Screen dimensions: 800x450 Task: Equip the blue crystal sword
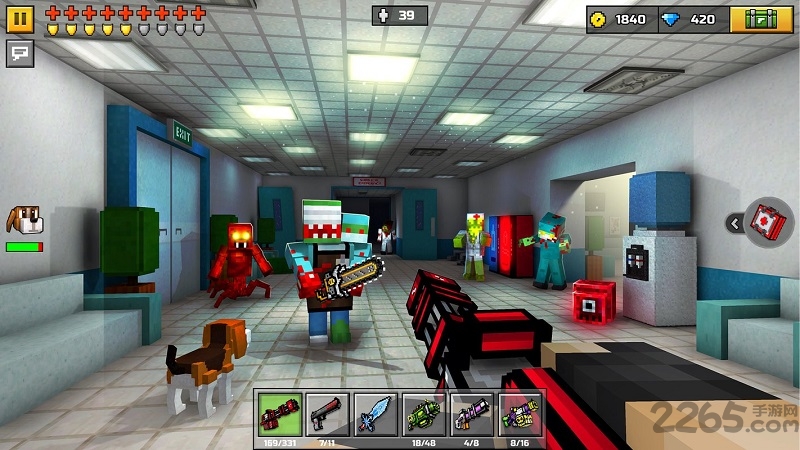point(375,414)
